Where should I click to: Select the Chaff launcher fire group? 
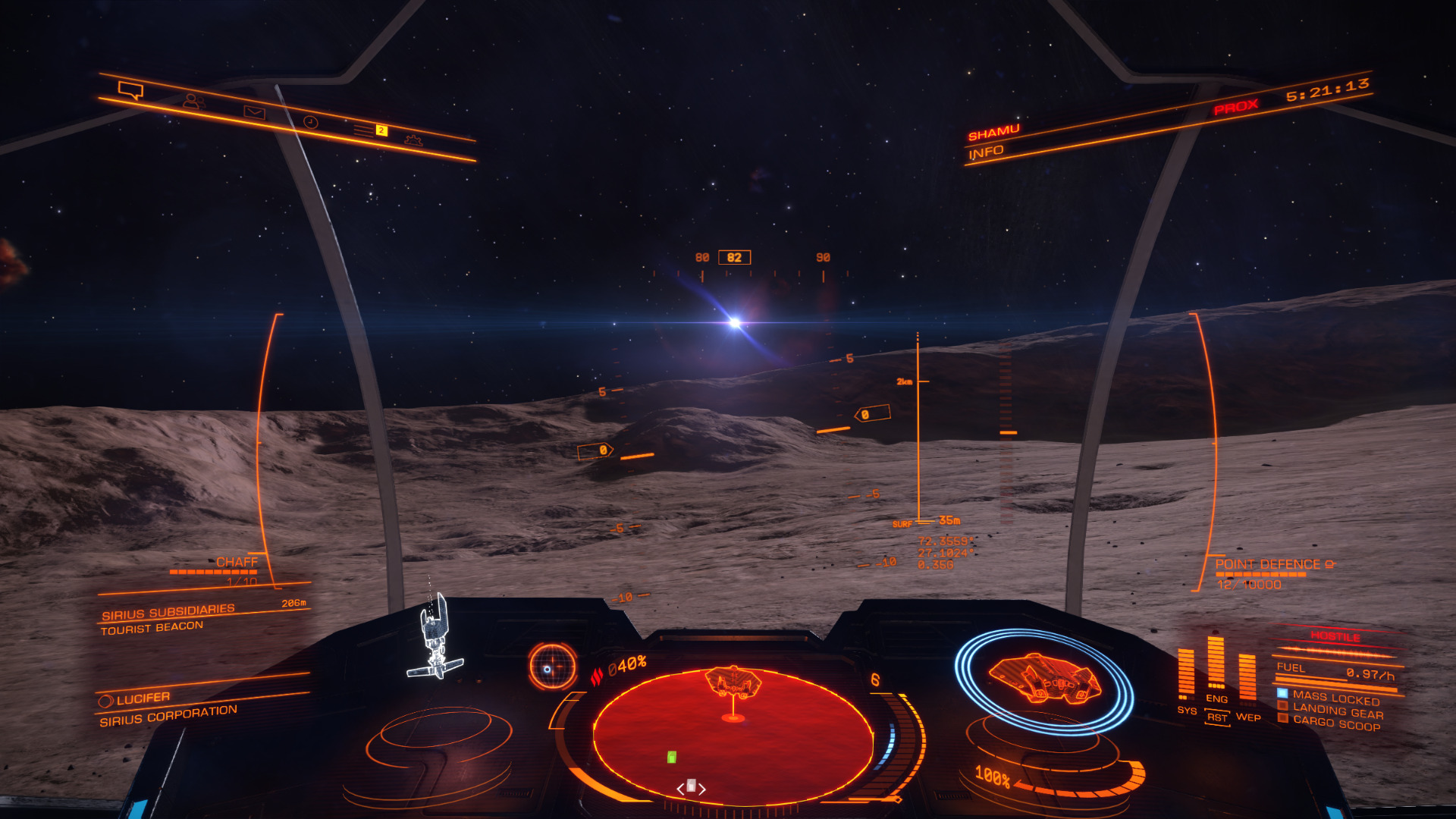click(x=236, y=563)
